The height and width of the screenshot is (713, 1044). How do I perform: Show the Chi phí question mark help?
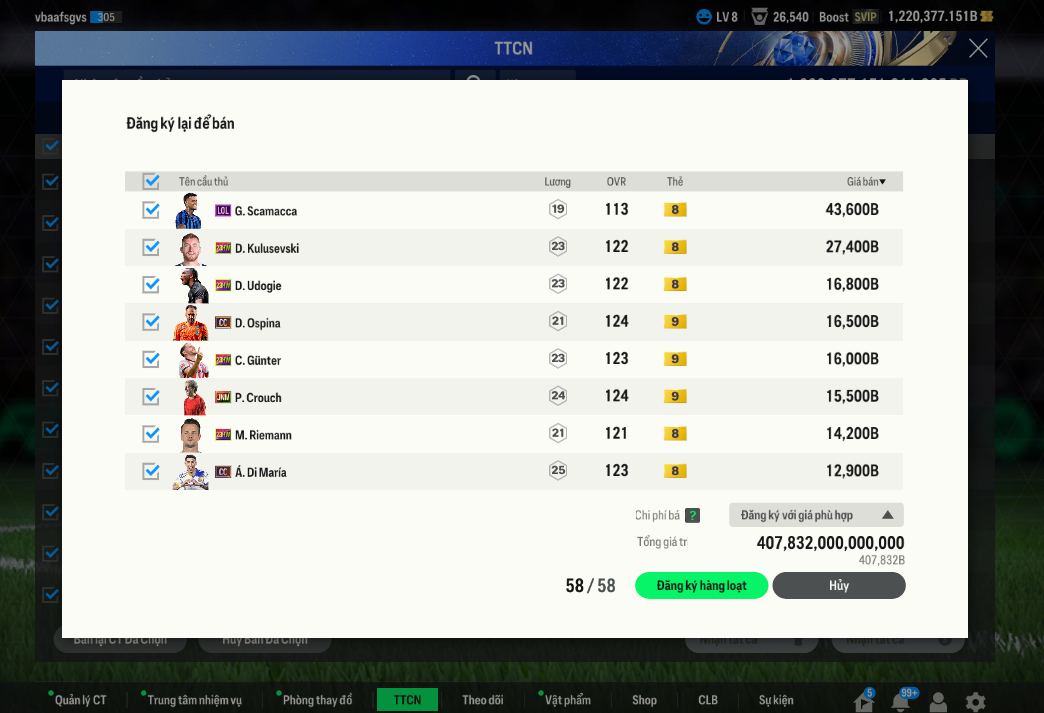click(692, 516)
